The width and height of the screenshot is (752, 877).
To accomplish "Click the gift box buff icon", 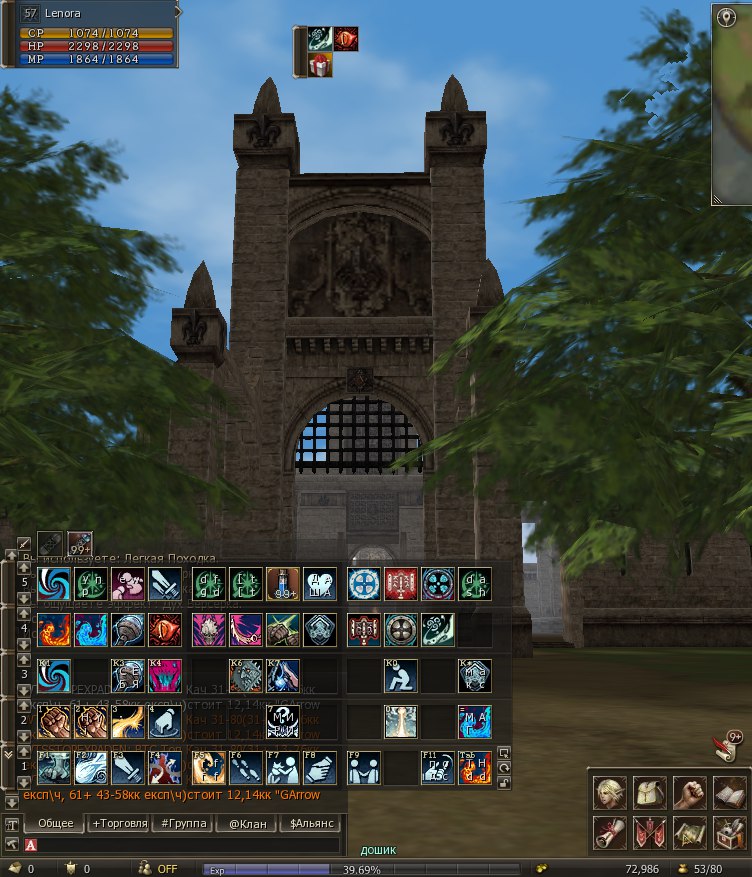I will click(x=319, y=65).
